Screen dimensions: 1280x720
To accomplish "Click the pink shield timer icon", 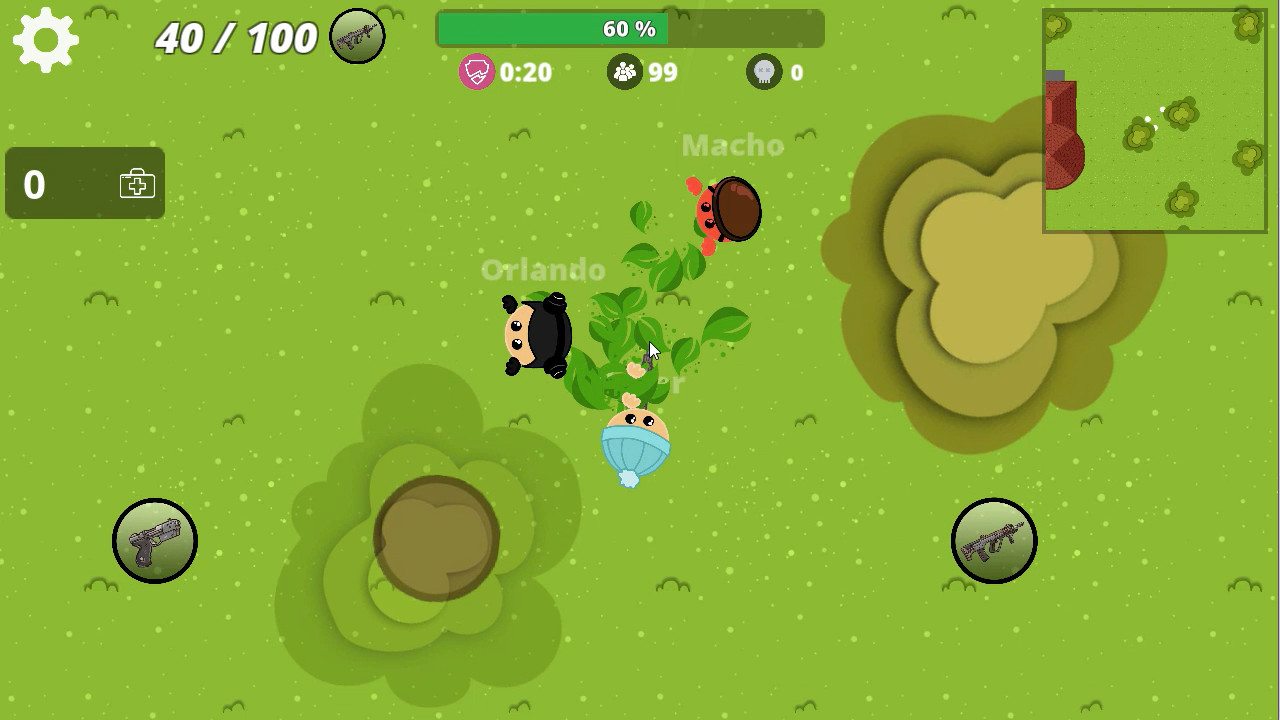I will pos(476,72).
